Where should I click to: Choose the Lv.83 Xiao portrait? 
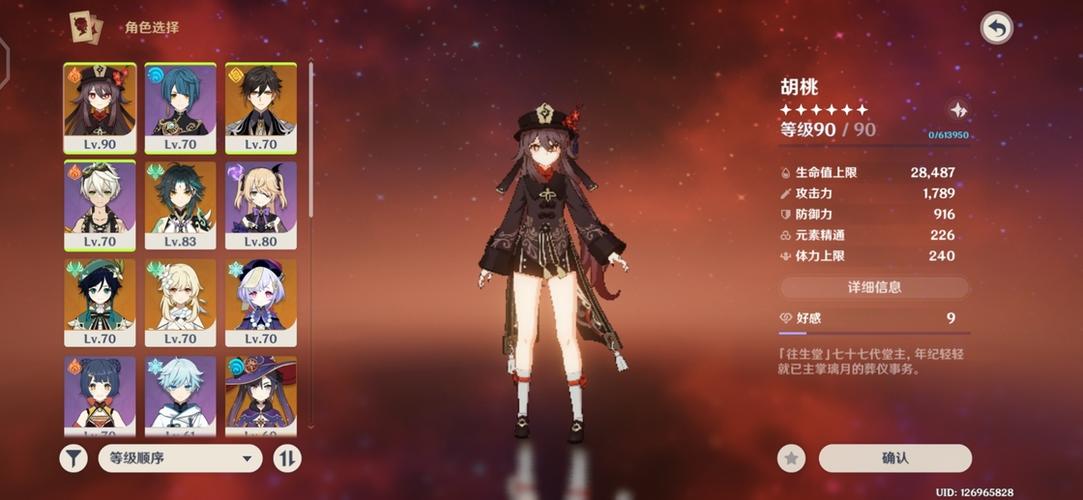180,203
